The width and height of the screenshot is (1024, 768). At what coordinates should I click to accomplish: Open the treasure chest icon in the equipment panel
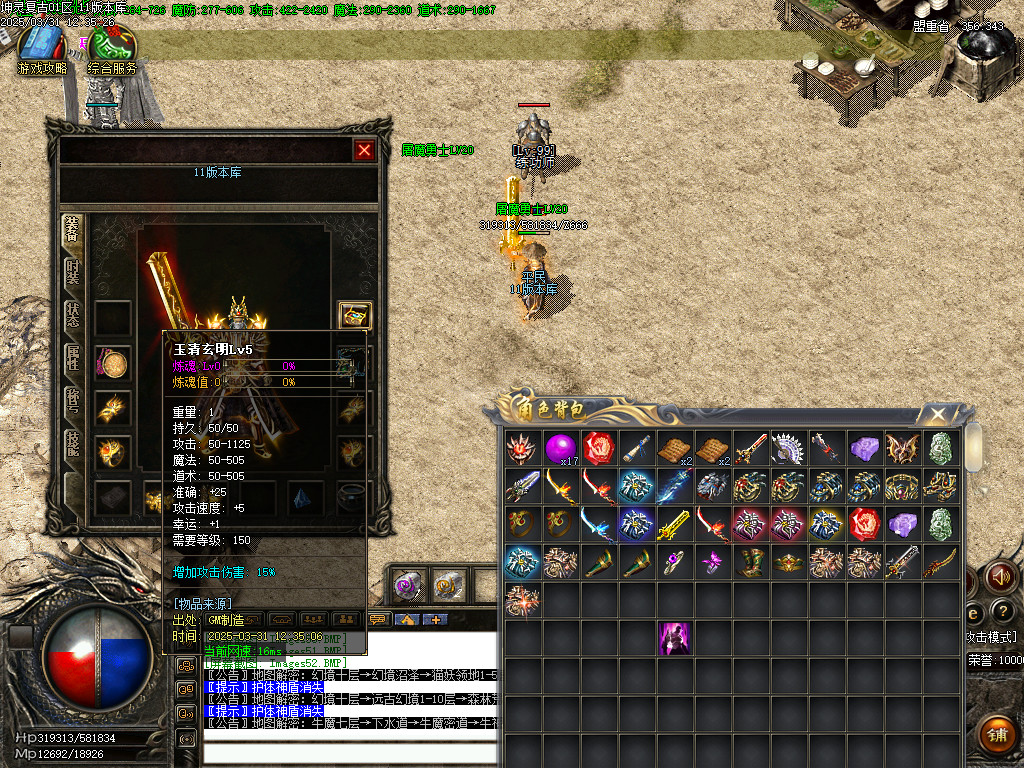point(355,316)
